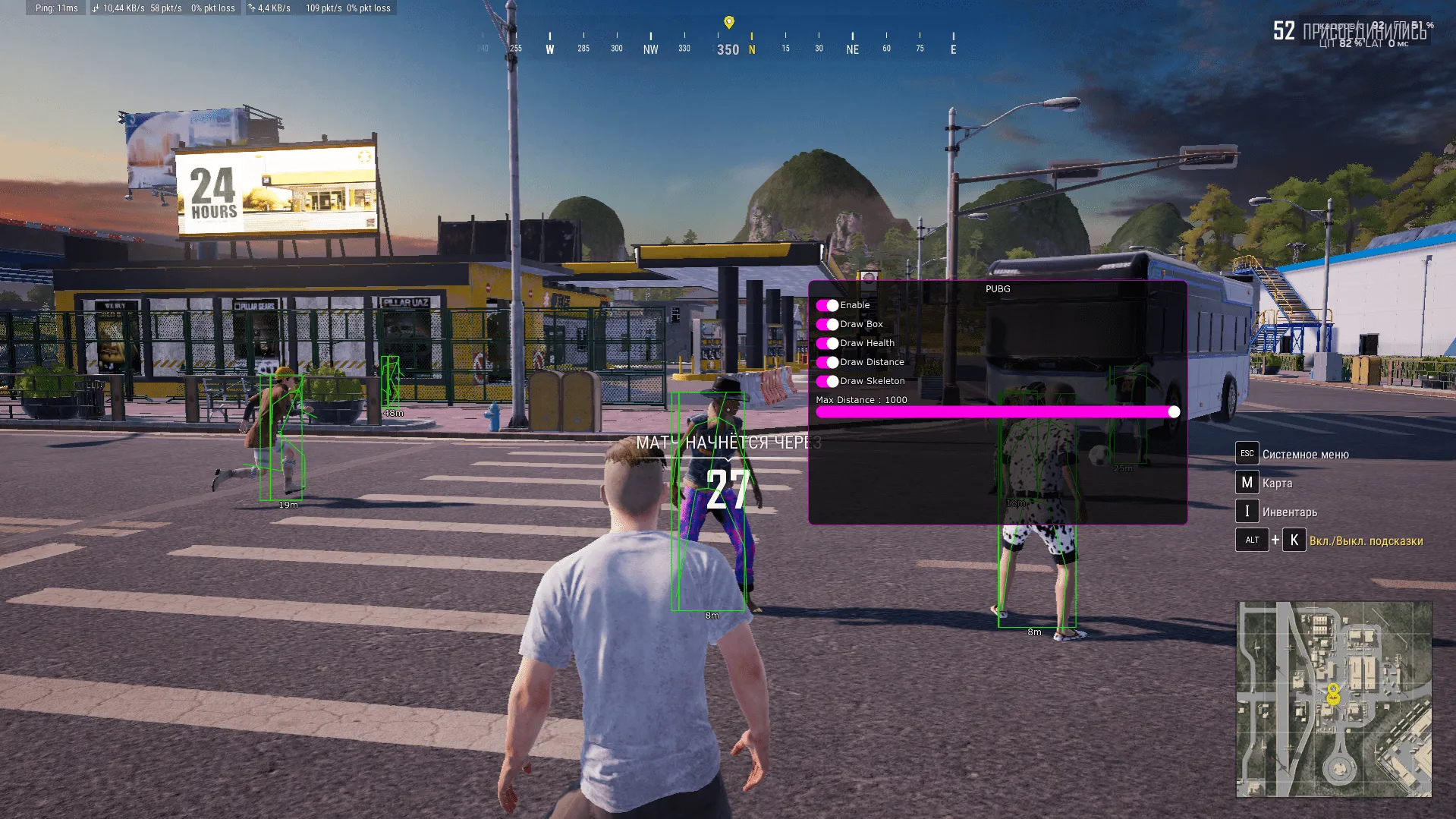Toggle the Enable switch in the PUBG panel

coord(827,305)
